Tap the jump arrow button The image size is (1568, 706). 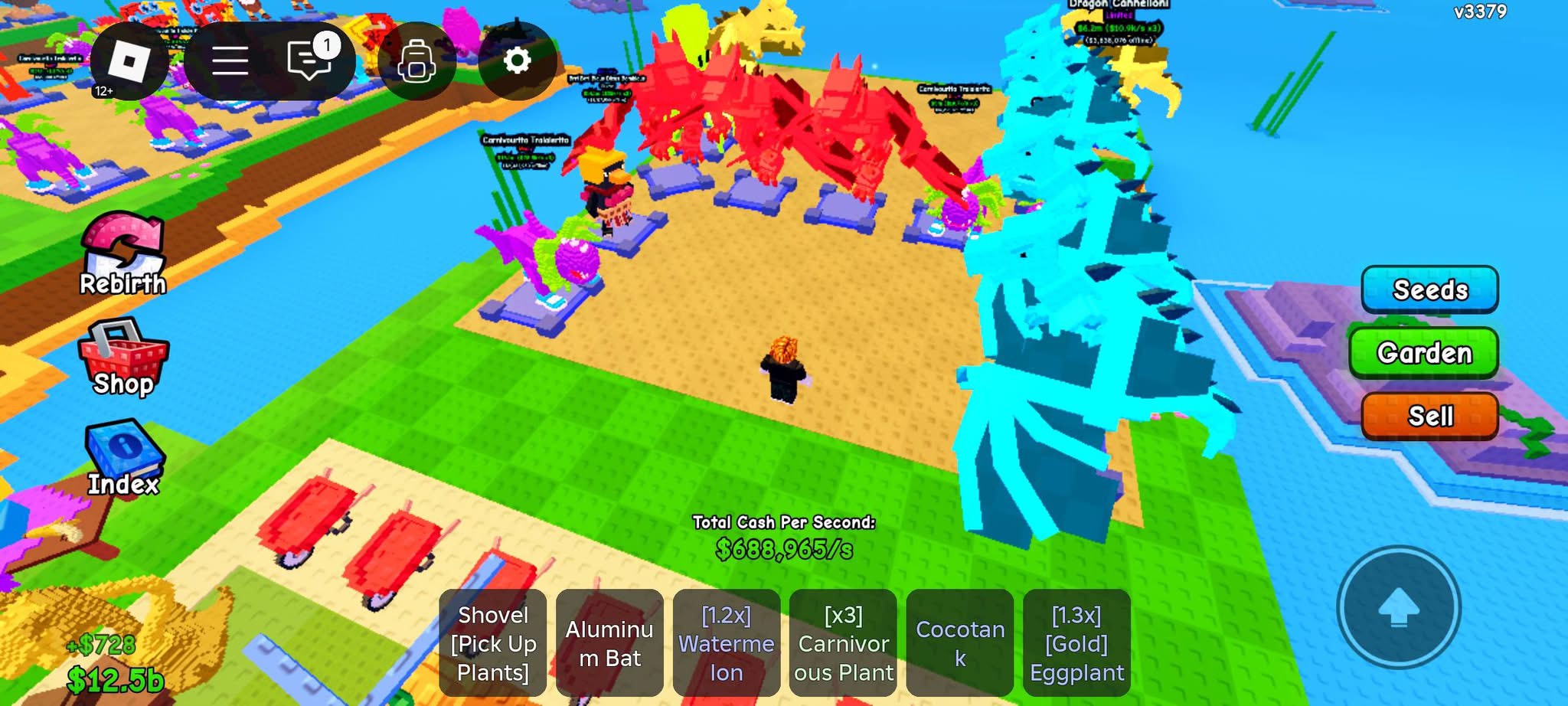[x=1398, y=607]
